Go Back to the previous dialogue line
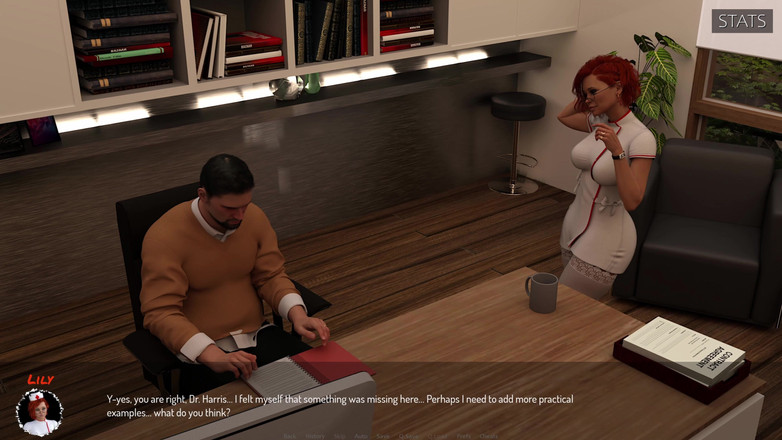This screenshot has height=440, width=782. point(290,436)
